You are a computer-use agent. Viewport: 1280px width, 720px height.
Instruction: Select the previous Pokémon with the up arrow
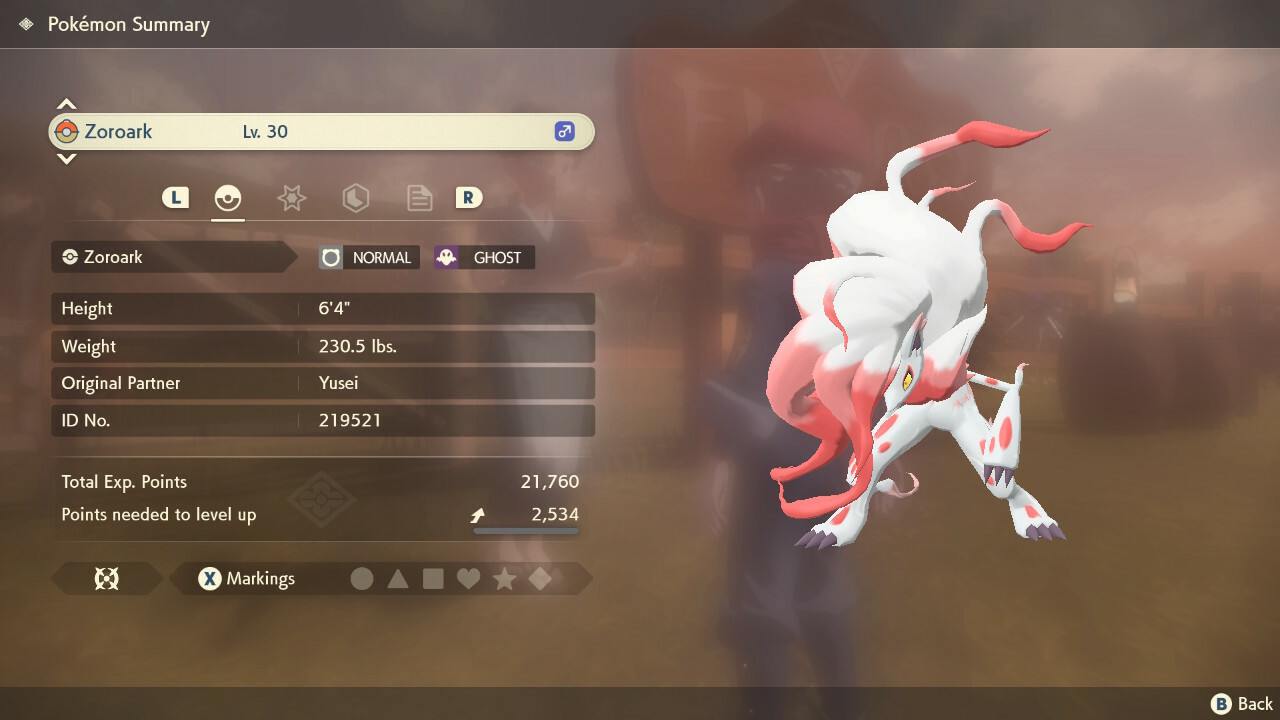coord(66,104)
